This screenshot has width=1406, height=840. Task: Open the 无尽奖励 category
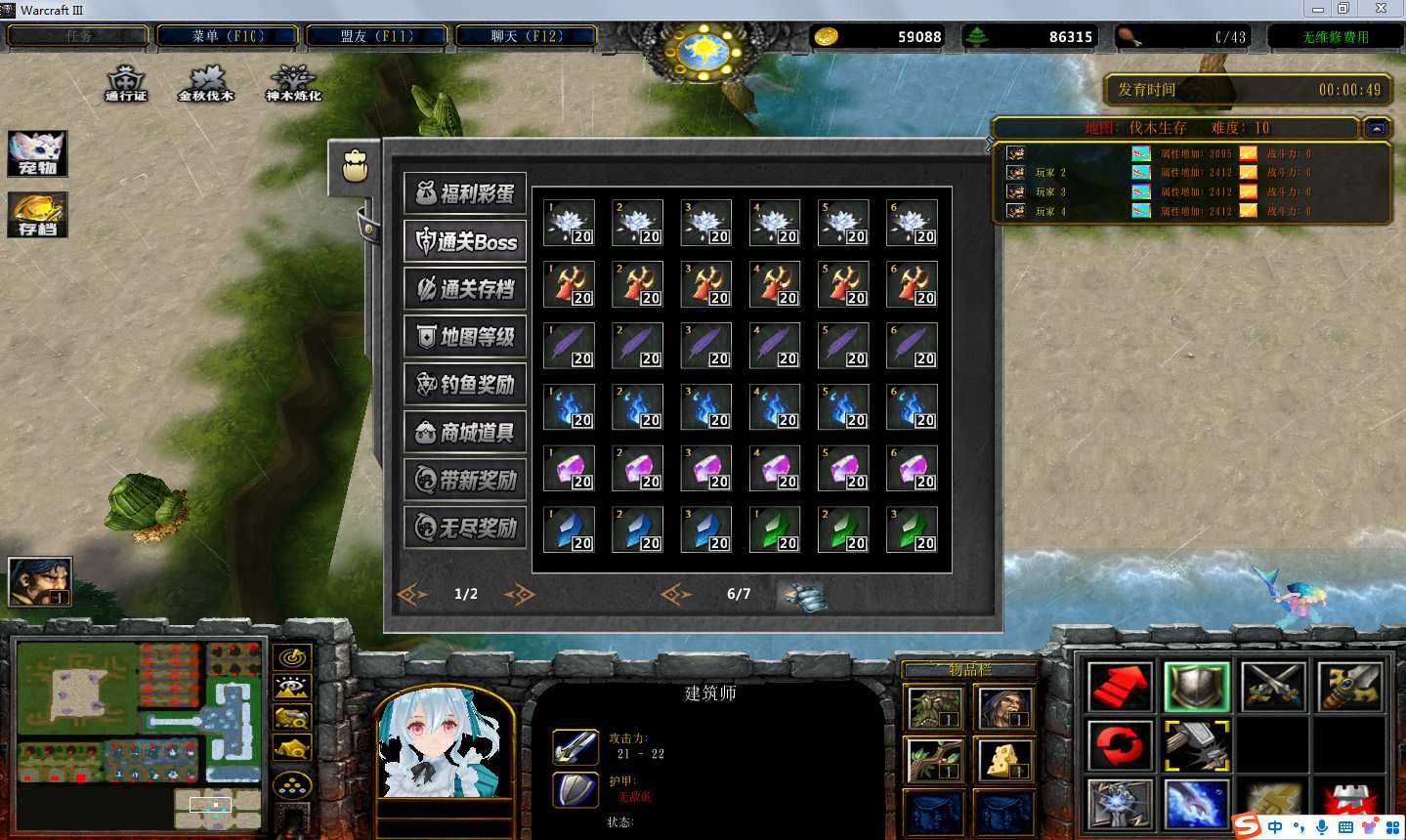click(465, 527)
